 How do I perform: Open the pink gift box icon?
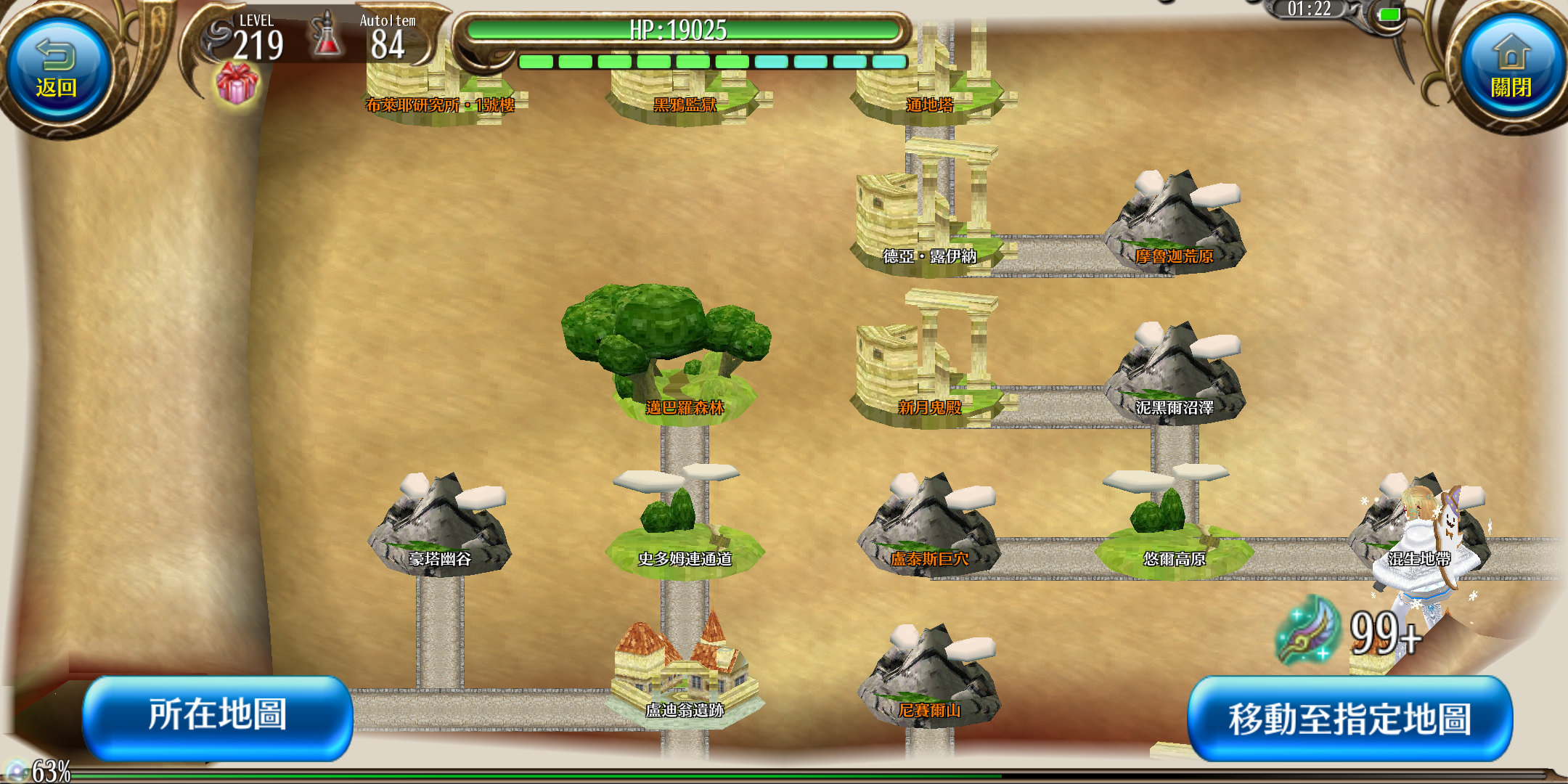tap(237, 83)
